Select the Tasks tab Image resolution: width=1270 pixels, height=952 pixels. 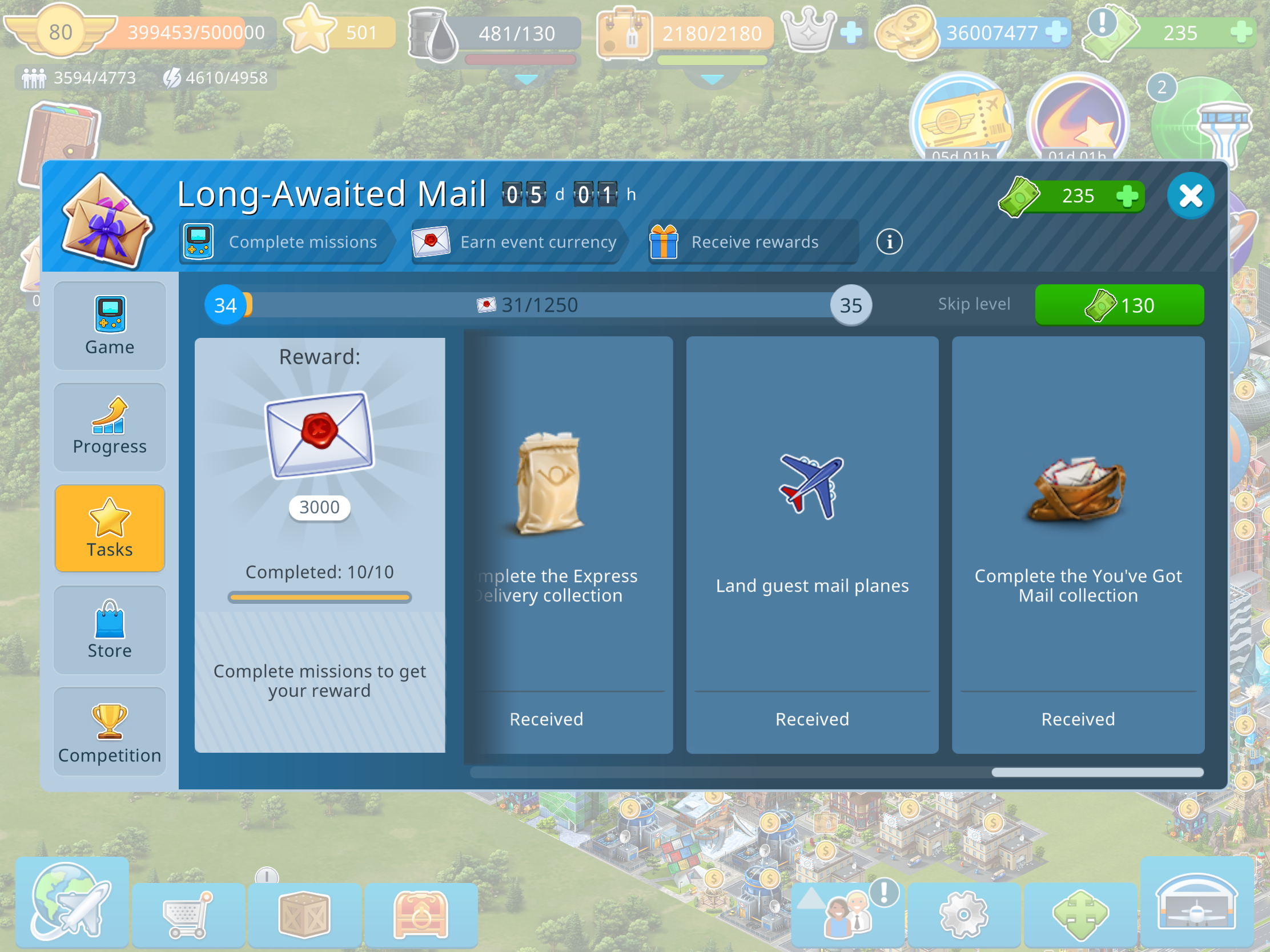pos(109,528)
